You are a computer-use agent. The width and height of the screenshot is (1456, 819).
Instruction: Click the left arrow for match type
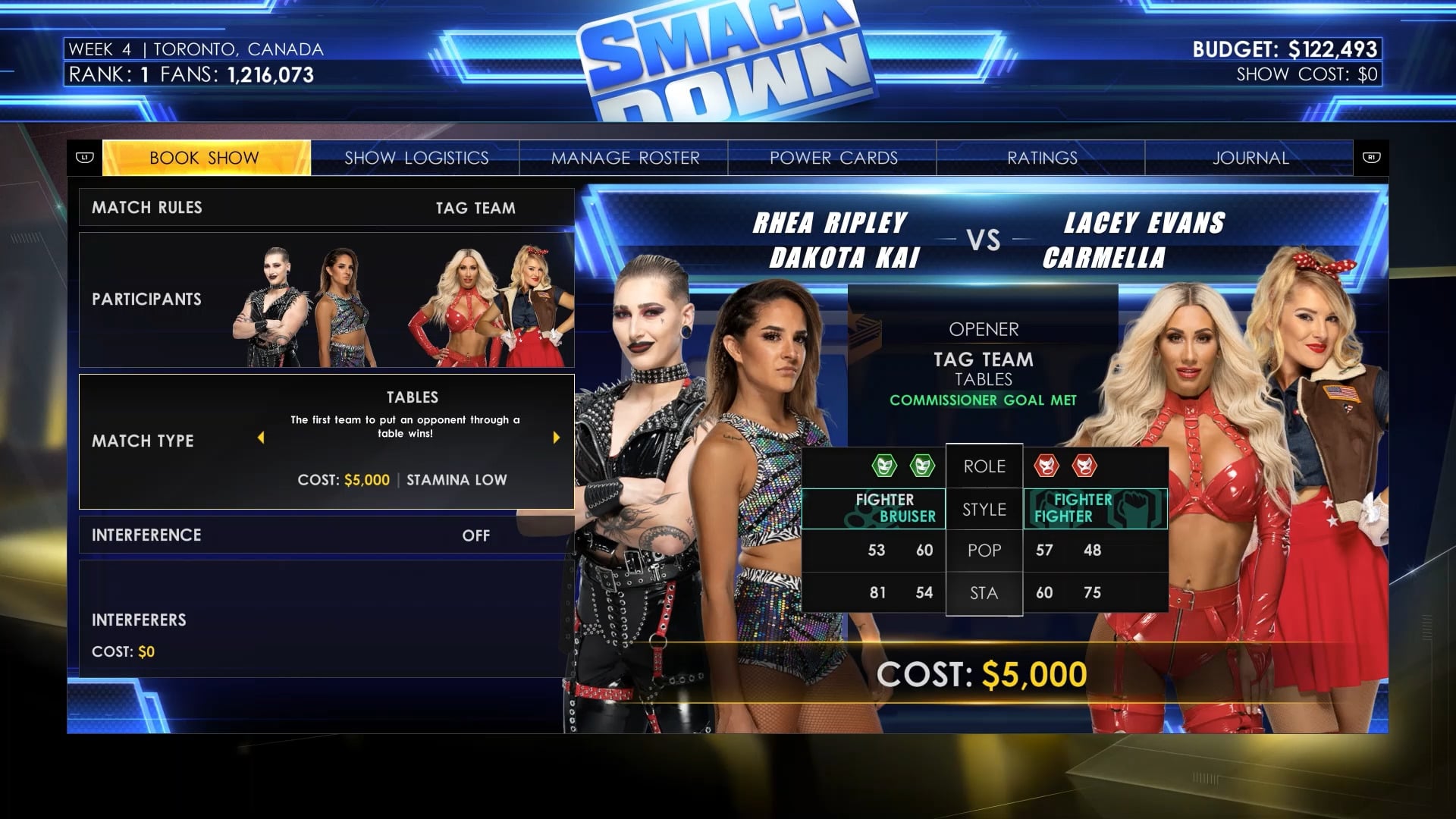click(261, 438)
